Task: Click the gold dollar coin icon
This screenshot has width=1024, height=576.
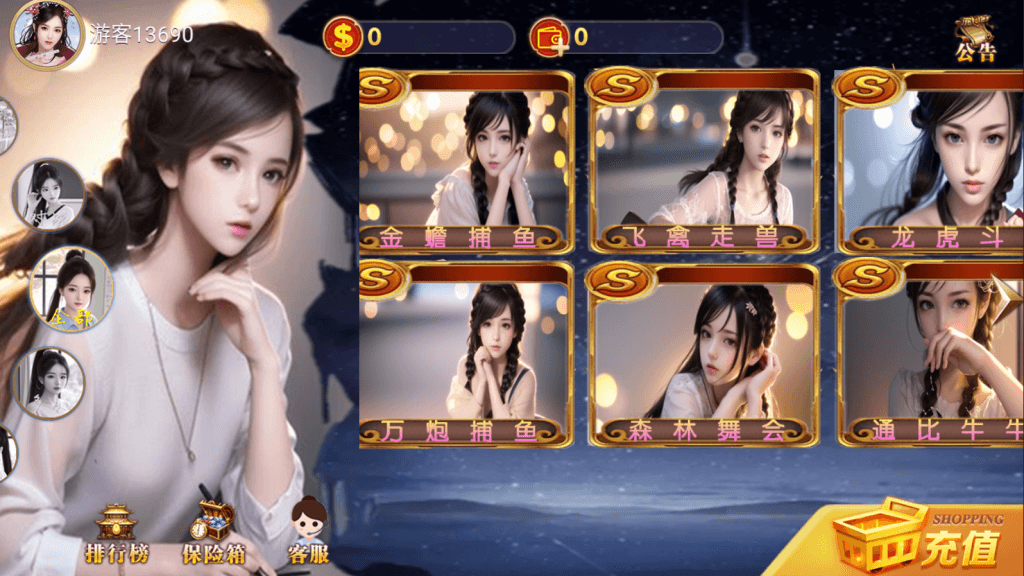Action: pos(343,38)
